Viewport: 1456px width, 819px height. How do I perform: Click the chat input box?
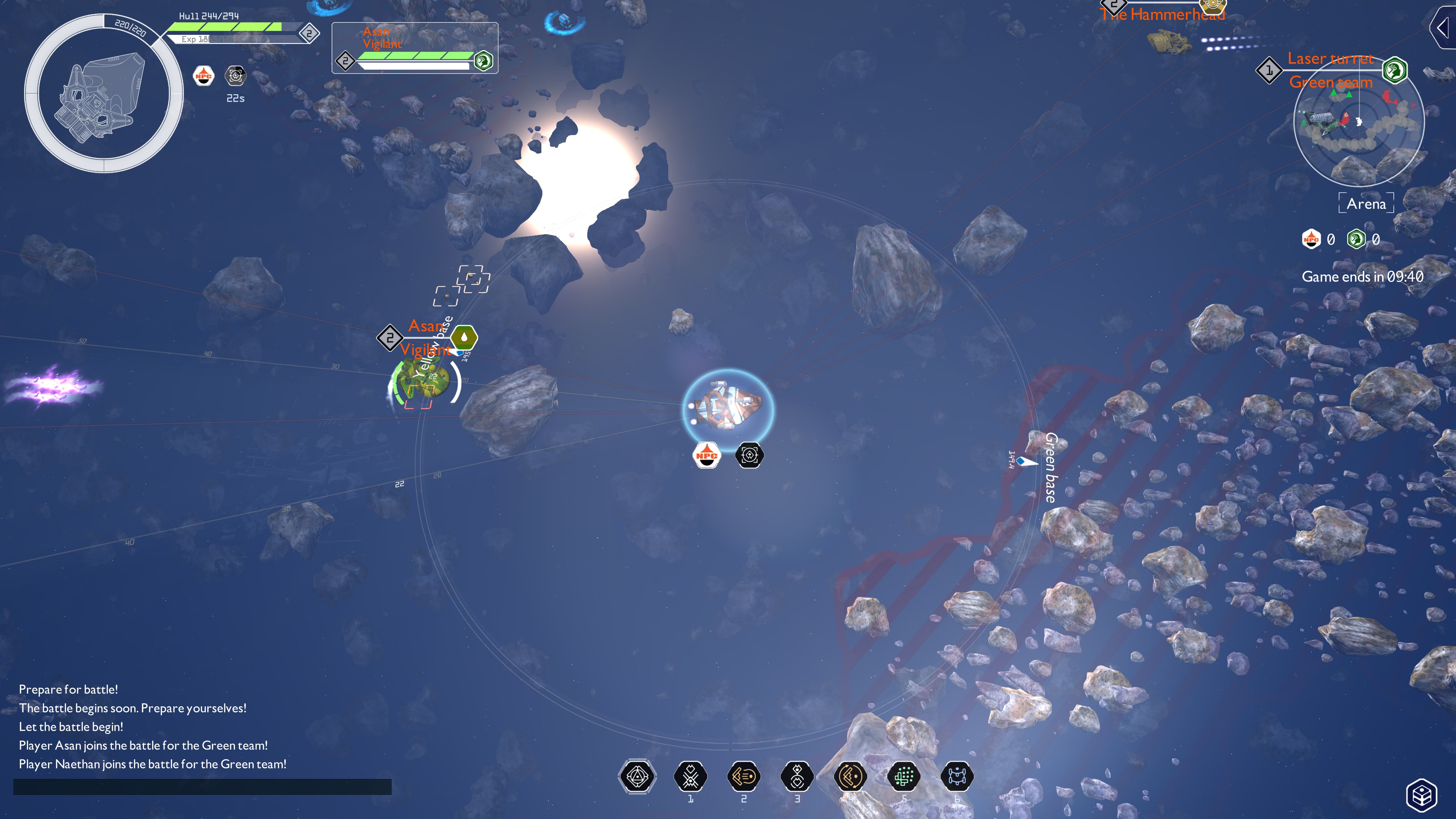coord(202,786)
